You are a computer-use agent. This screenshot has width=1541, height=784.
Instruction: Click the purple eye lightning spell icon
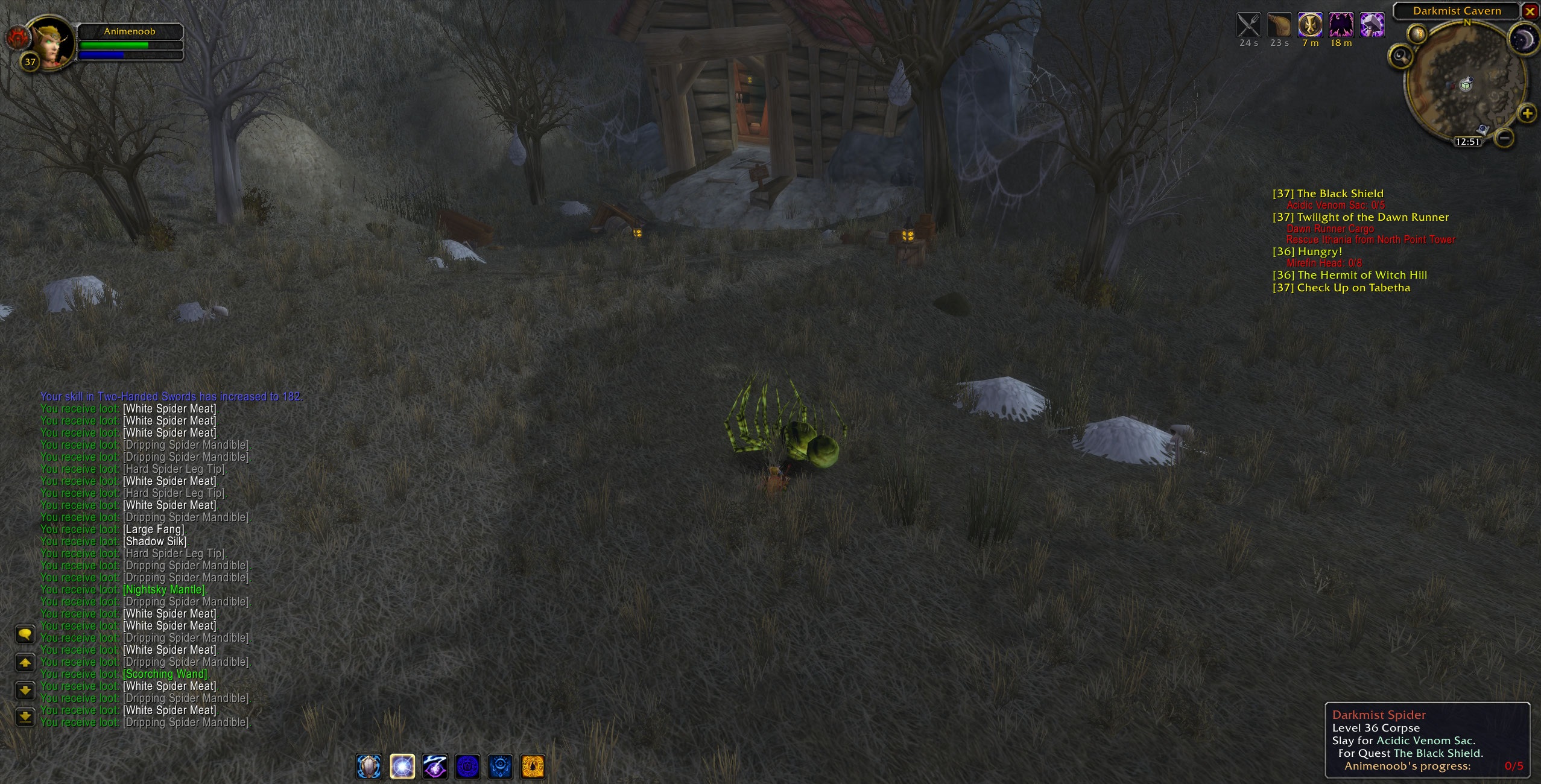[x=435, y=767]
